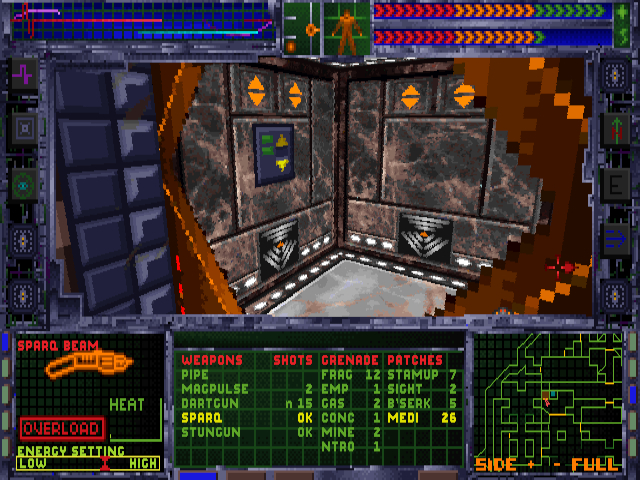Apply the SIGHT patch
The height and width of the screenshot is (480, 640).
pyautogui.click(x=405, y=388)
